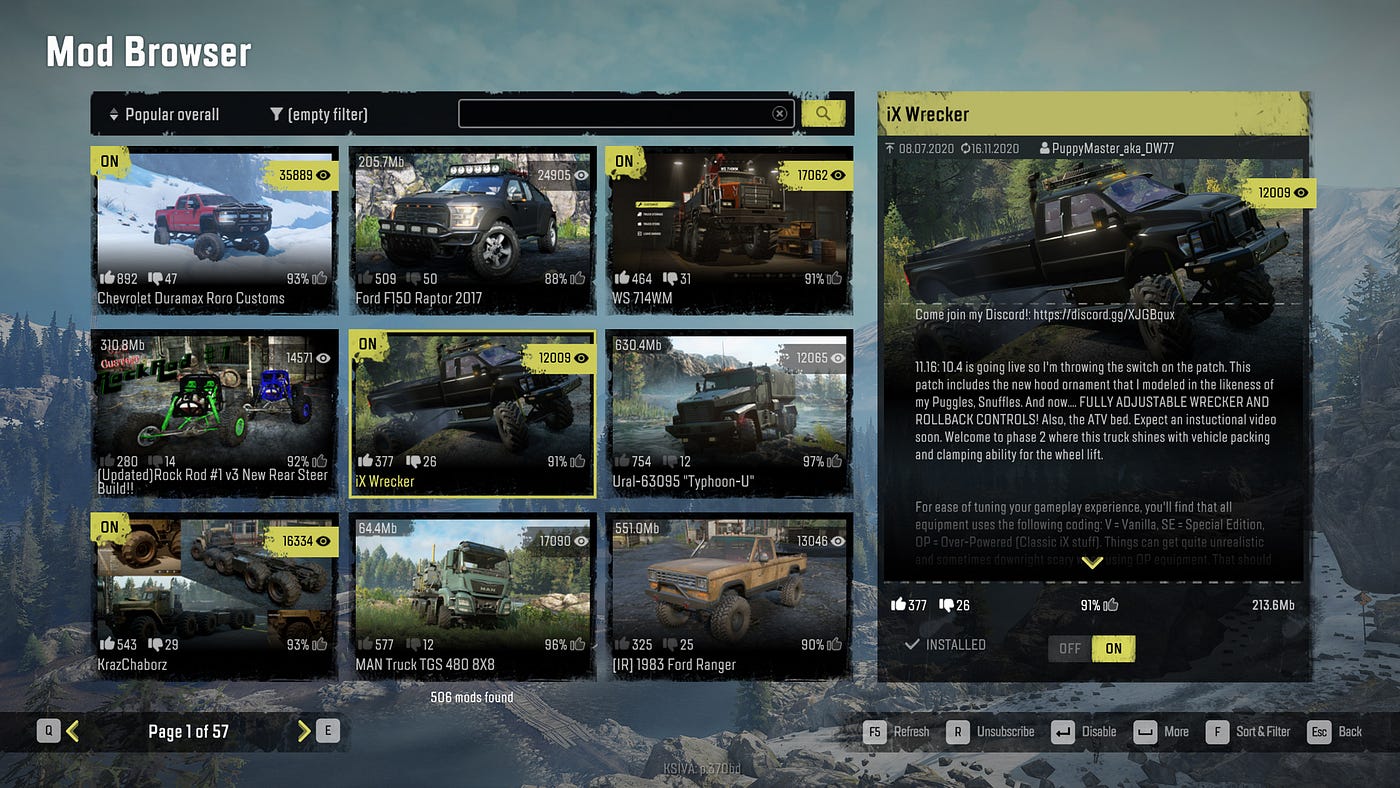This screenshot has height=788, width=1400.
Task: Switch the iX Wrecker toggle to OFF
Action: pos(1069,648)
